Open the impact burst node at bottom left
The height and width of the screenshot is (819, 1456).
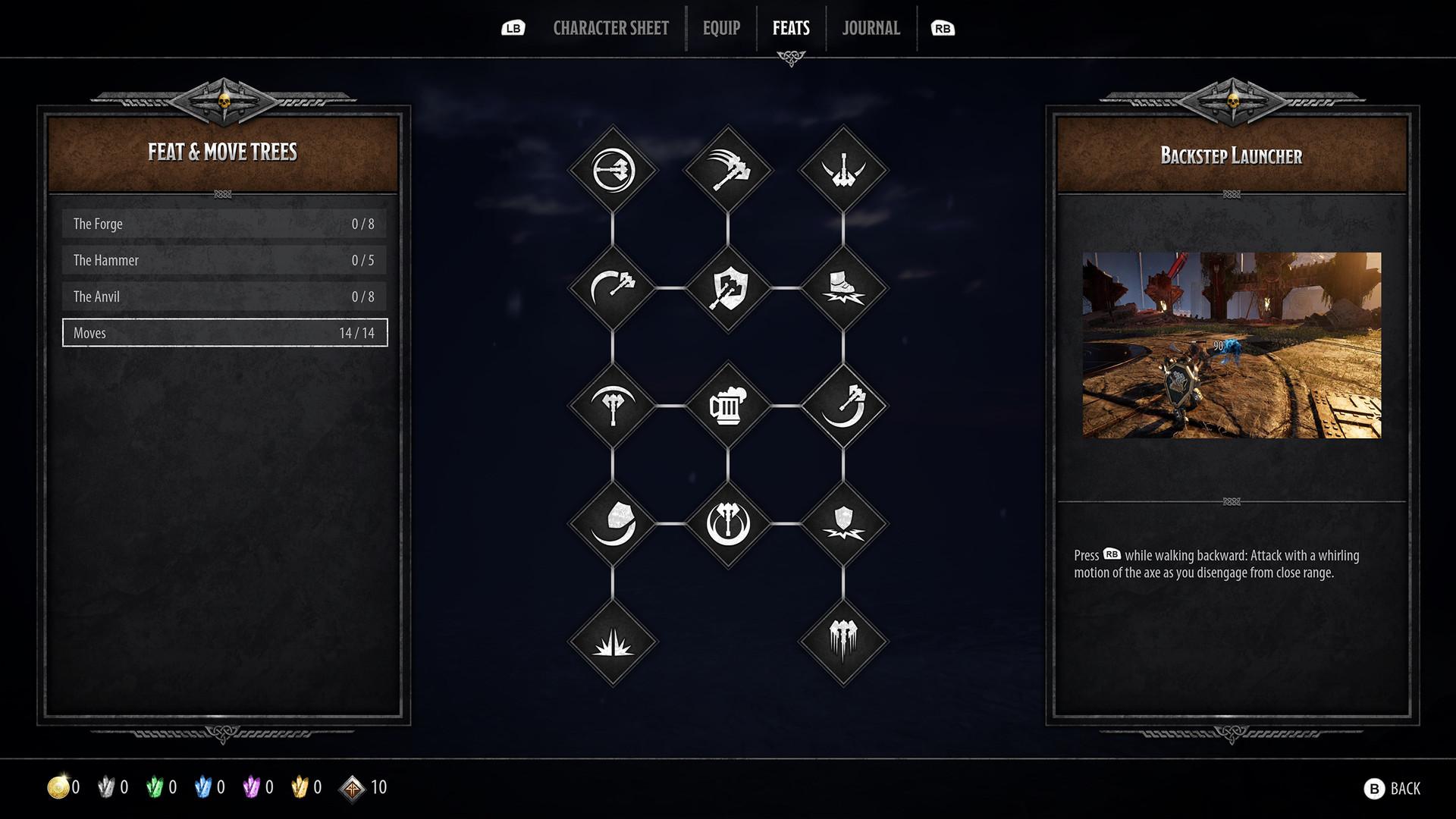613,645
